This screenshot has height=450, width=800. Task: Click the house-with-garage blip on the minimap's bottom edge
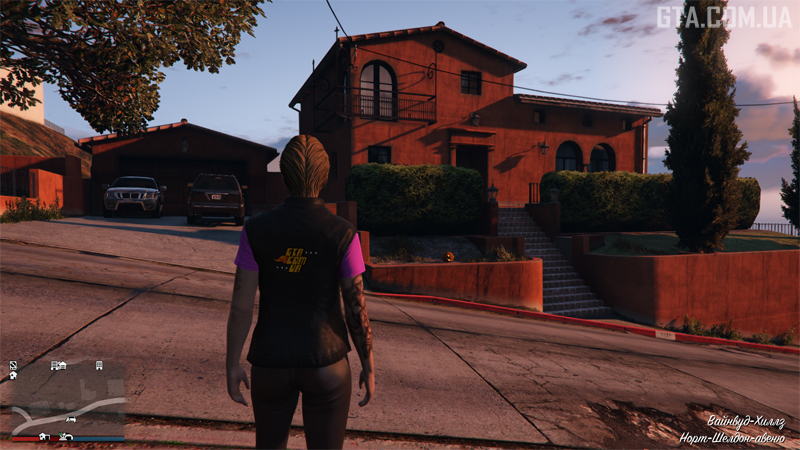[x=45, y=436]
